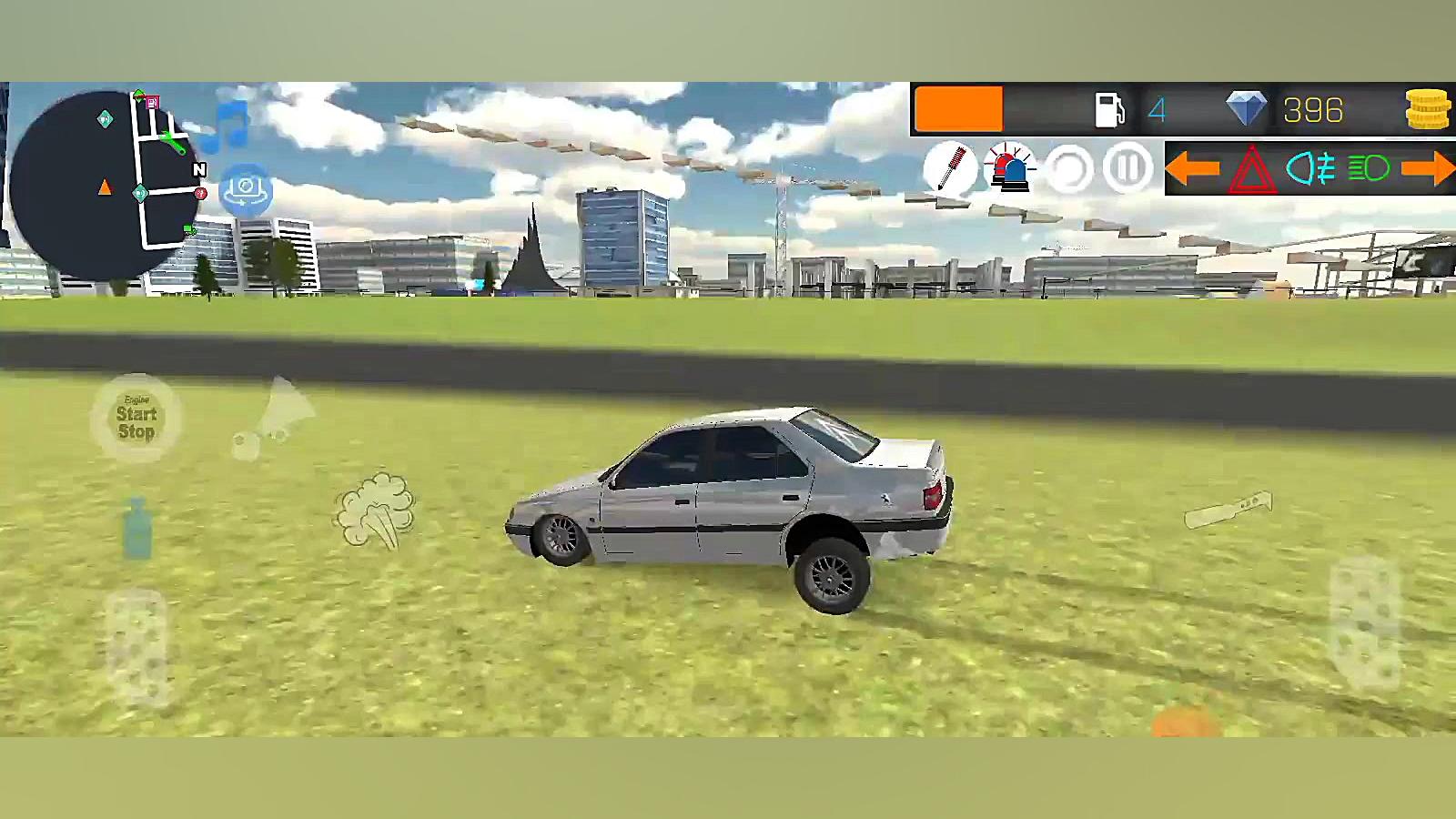
Task: Tap the Engine Start Stop button
Action: point(136,419)
